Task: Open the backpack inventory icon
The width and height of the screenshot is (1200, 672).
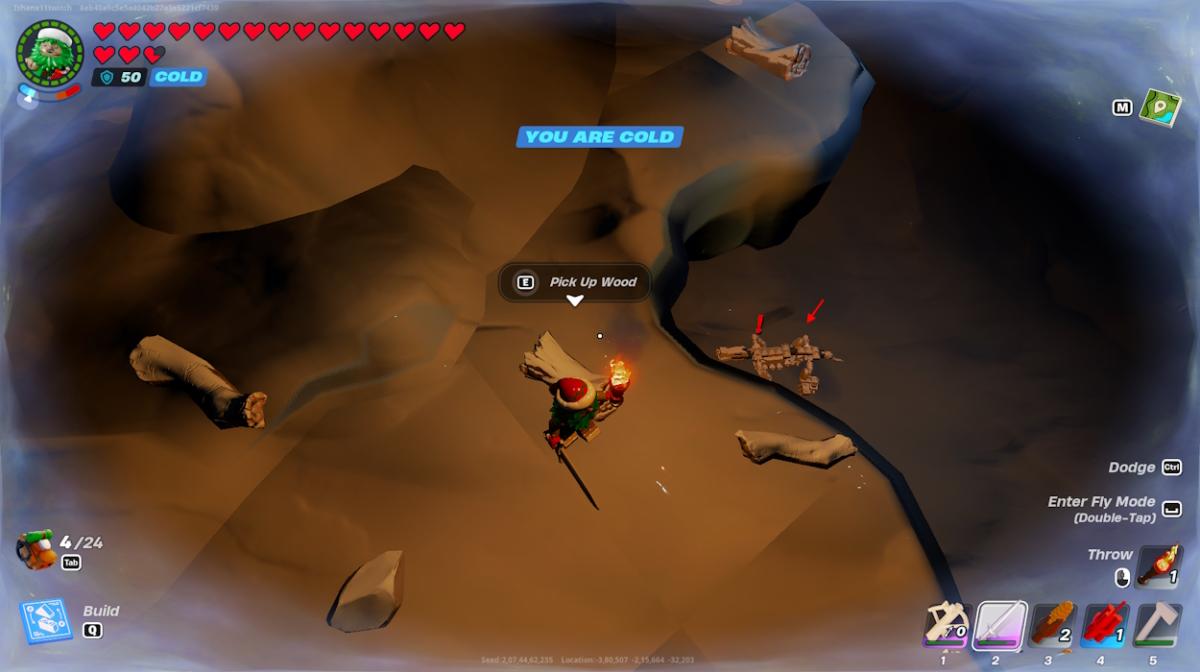Action: click(x=36, y=551)
